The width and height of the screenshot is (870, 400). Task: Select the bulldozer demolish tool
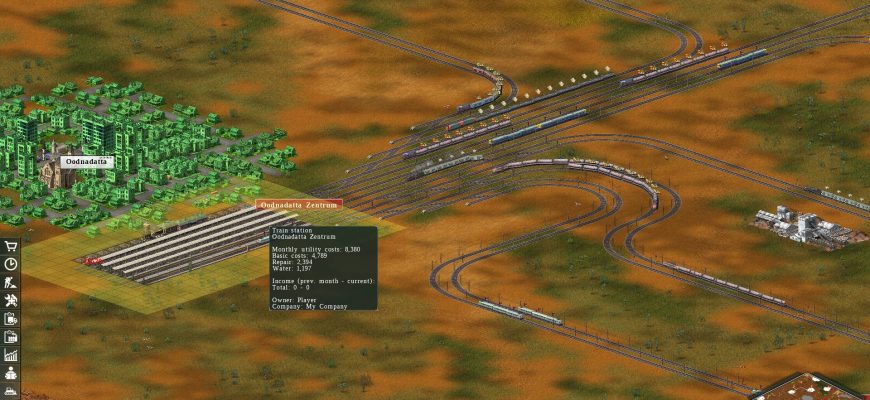[11, 390]
